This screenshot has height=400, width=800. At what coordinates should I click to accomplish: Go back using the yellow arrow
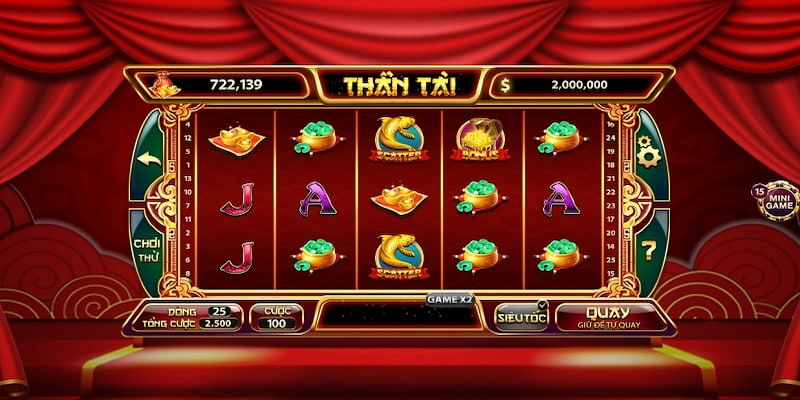[149, 158]
